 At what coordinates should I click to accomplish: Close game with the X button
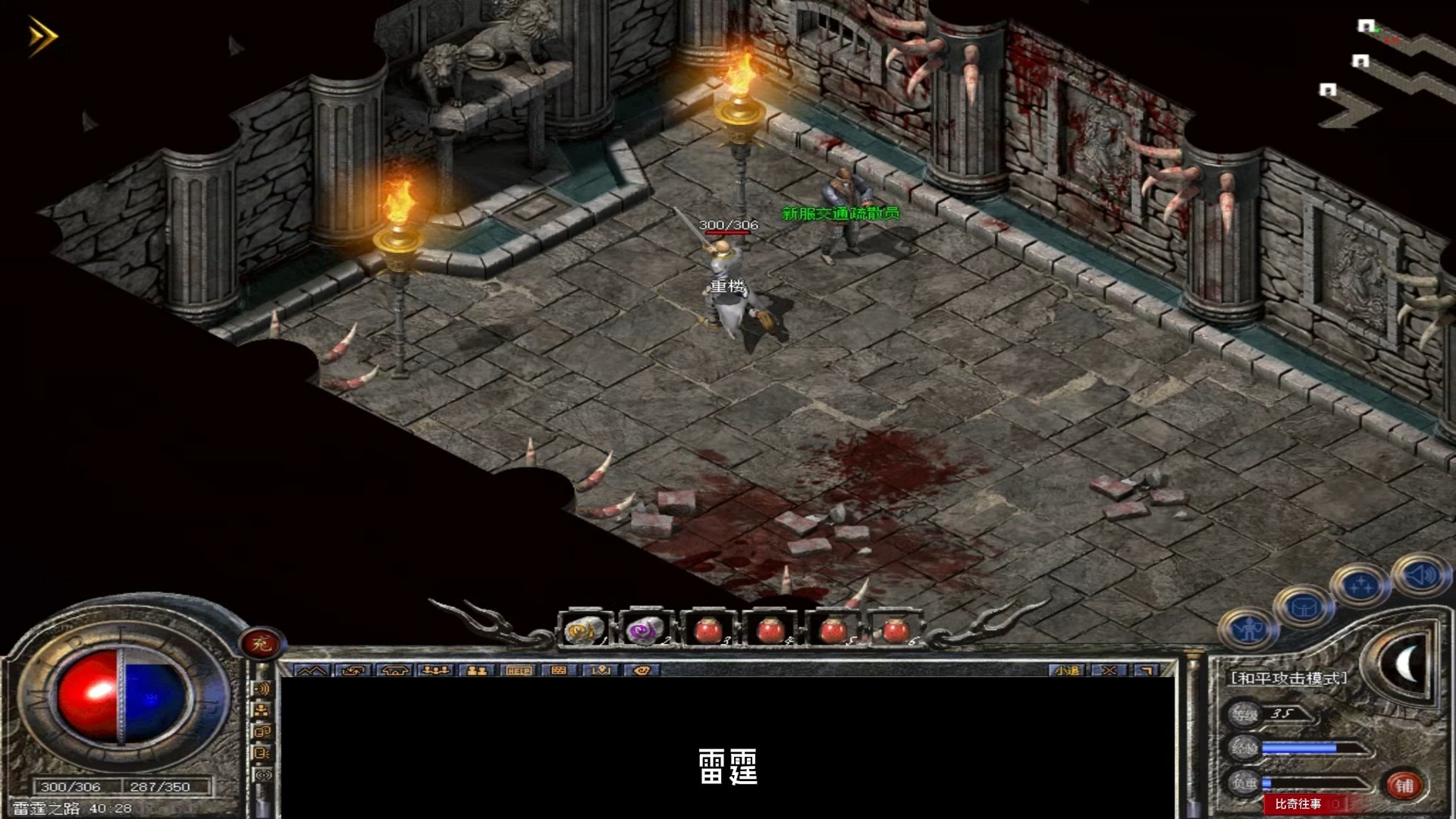point(1109,670)
